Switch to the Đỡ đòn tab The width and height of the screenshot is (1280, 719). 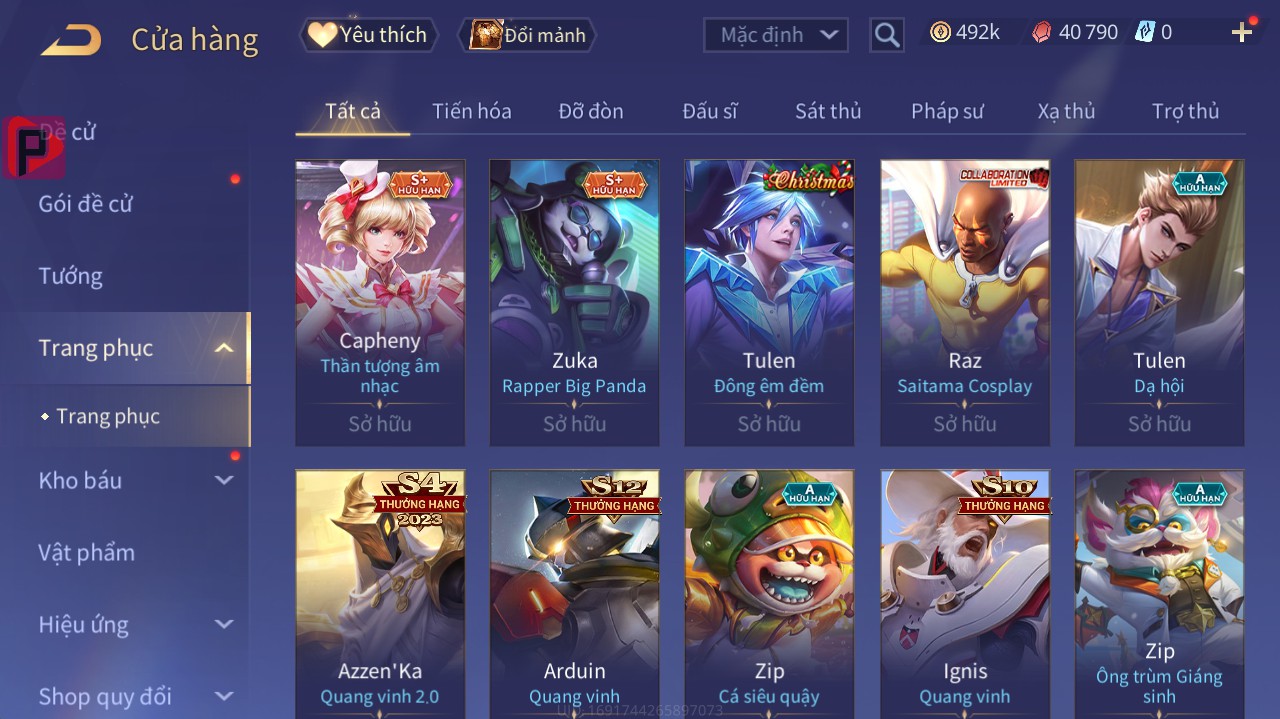590,111
